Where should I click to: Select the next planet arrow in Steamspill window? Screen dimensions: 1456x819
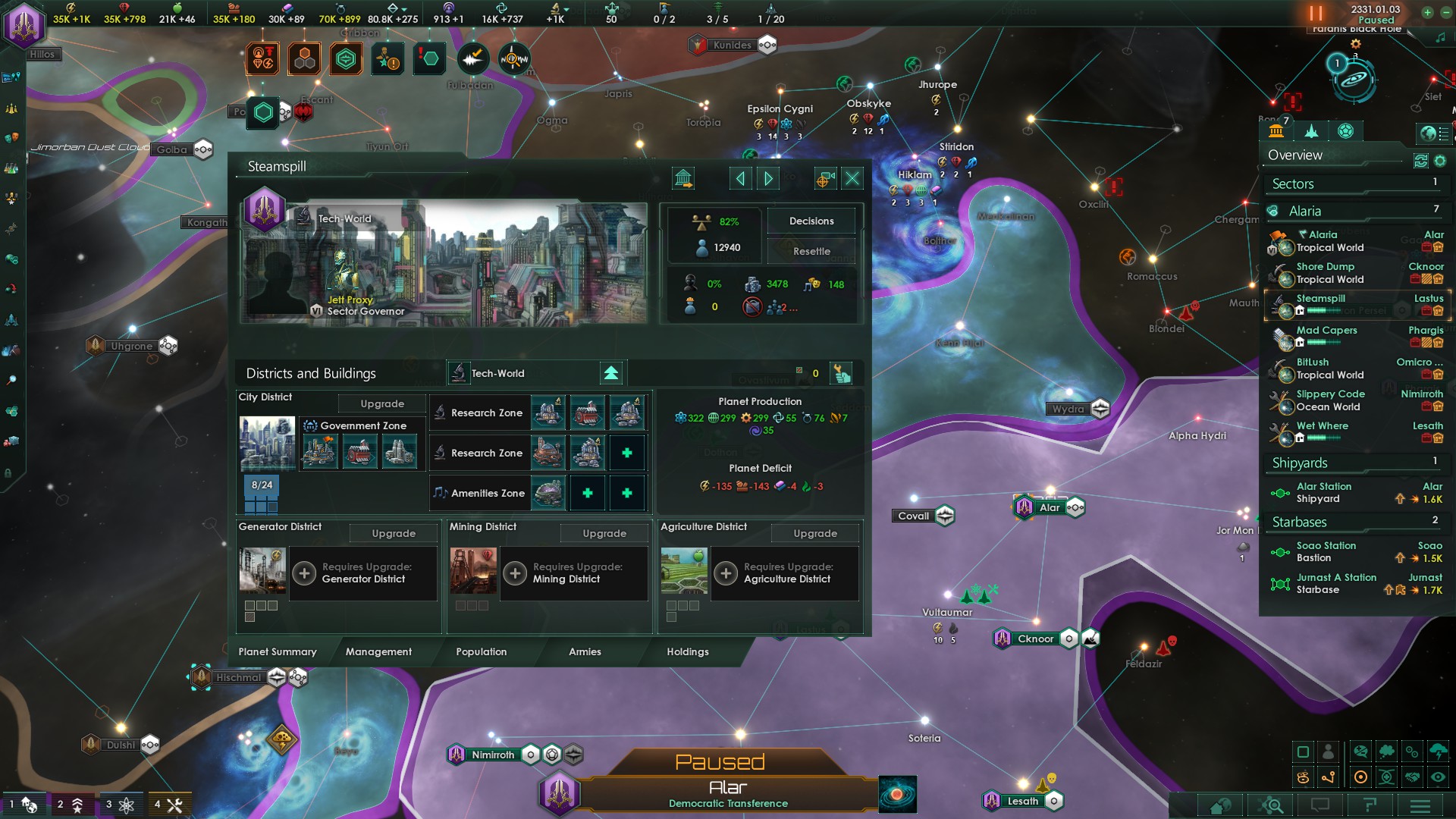point(767,178)
